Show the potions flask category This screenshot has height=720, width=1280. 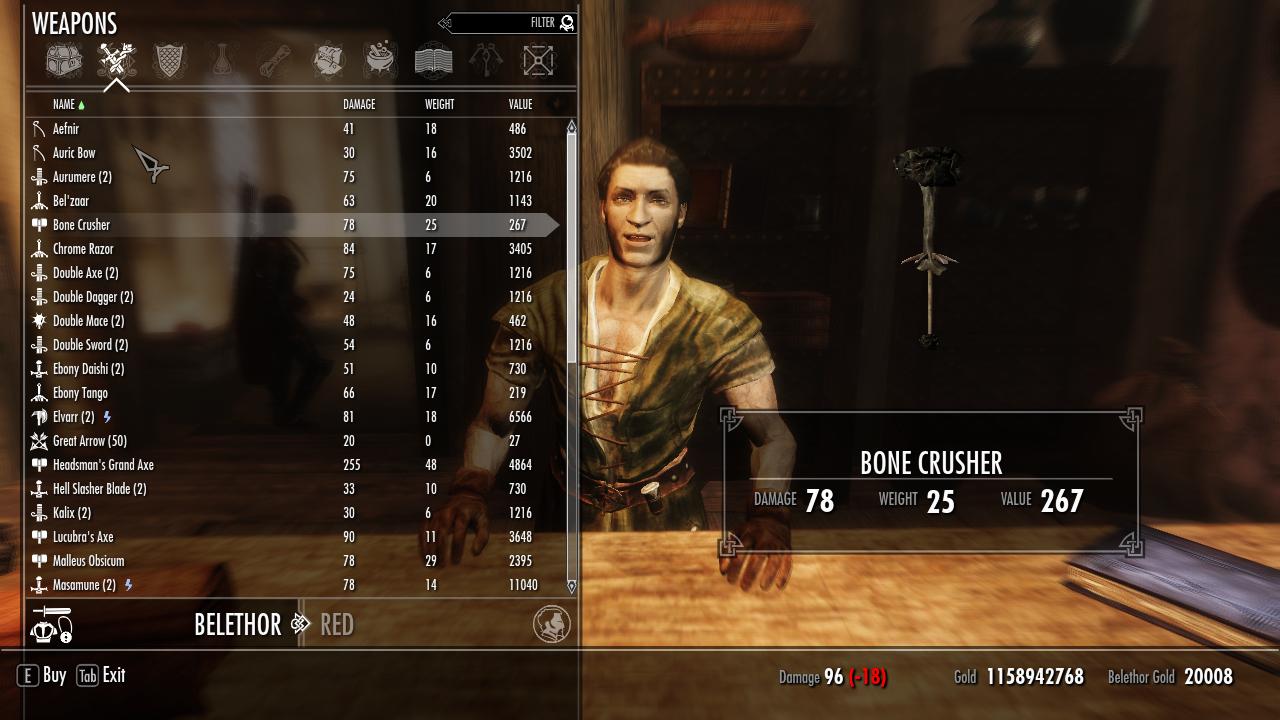click(x=222, y=61)
